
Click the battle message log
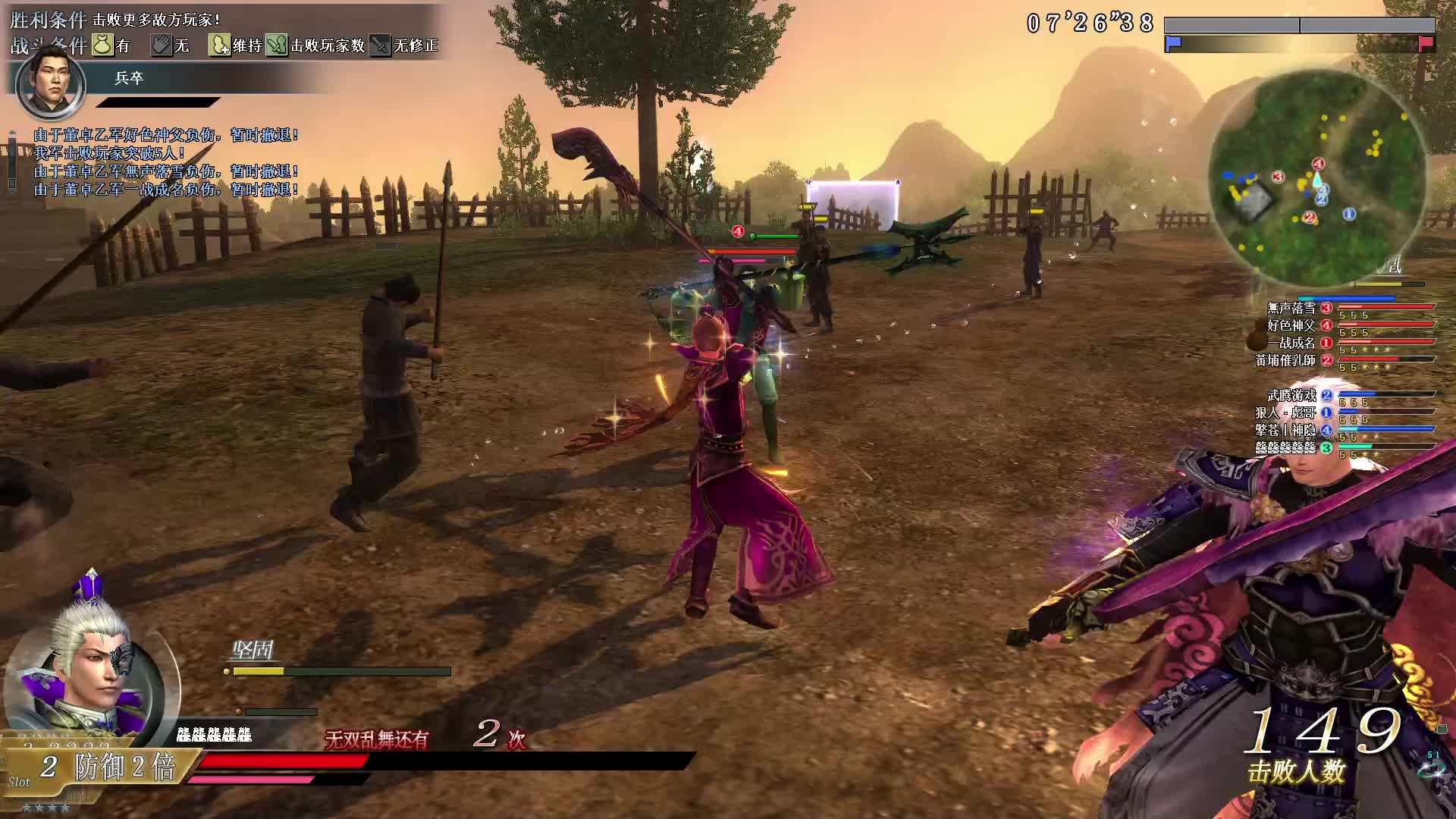[165, 162]
